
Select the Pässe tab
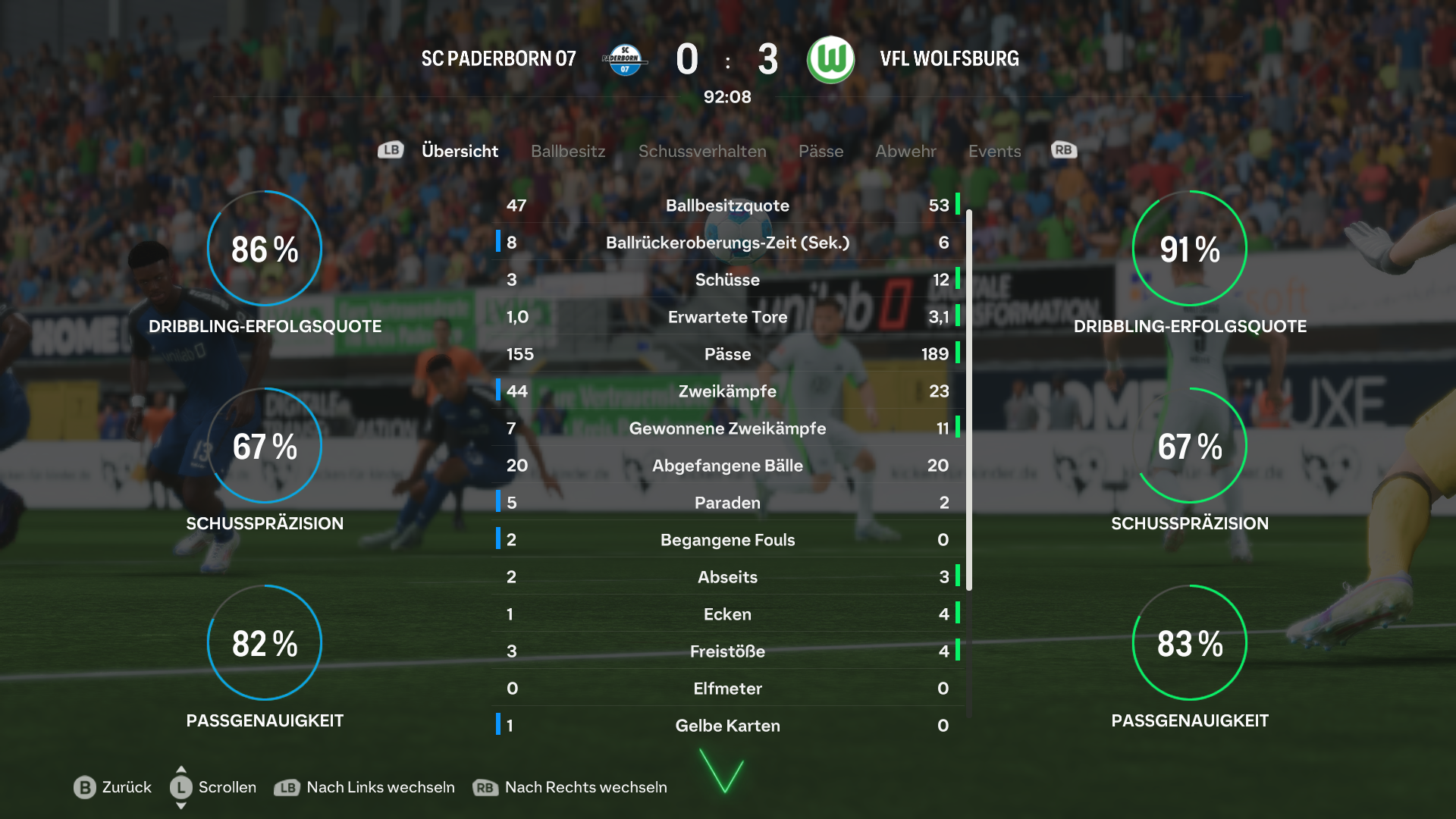click(821, 151)
